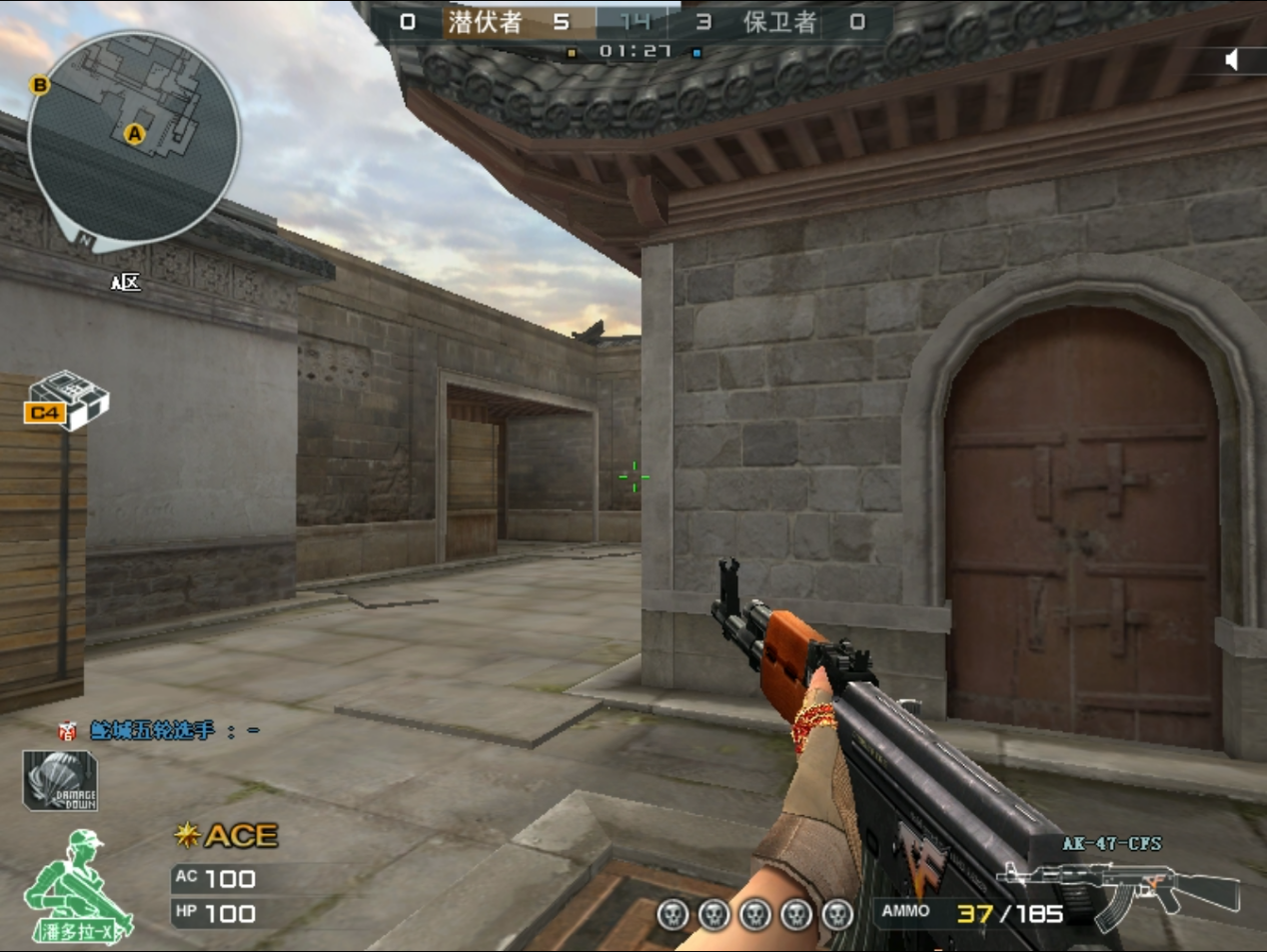Image resolution: width=1267 pixels, height=952 pixels.
Task: Select the AK-47-CFS weapon icon
Action: tap(1117, 885)
